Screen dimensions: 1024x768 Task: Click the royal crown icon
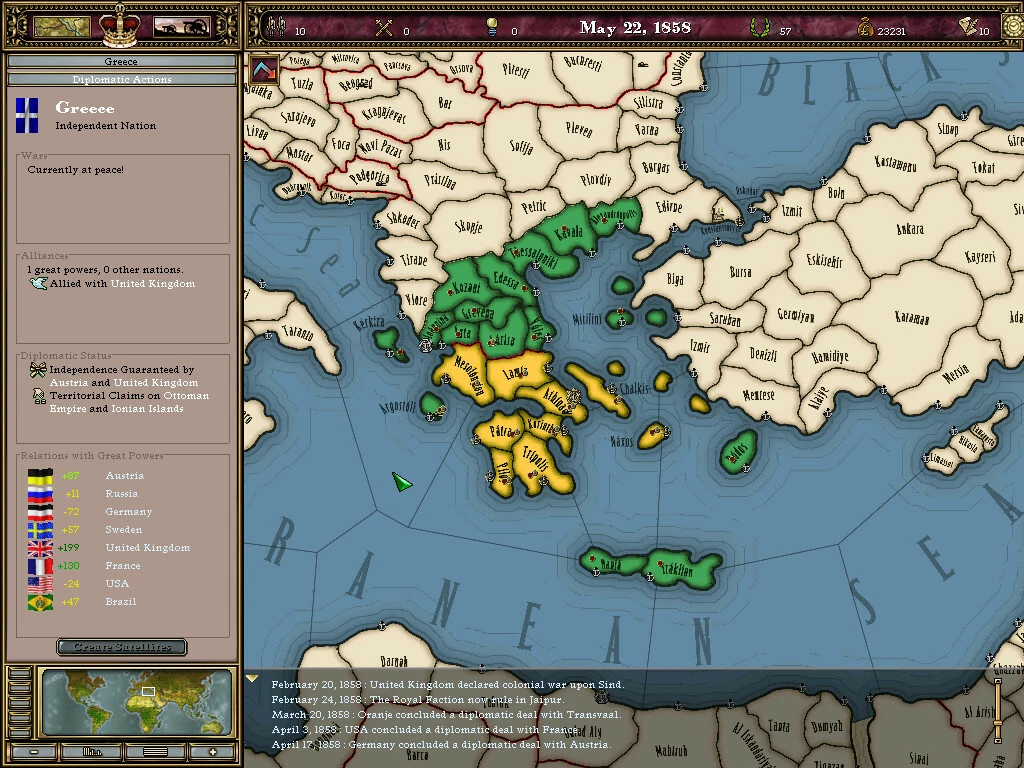click(x=119, y=24)
